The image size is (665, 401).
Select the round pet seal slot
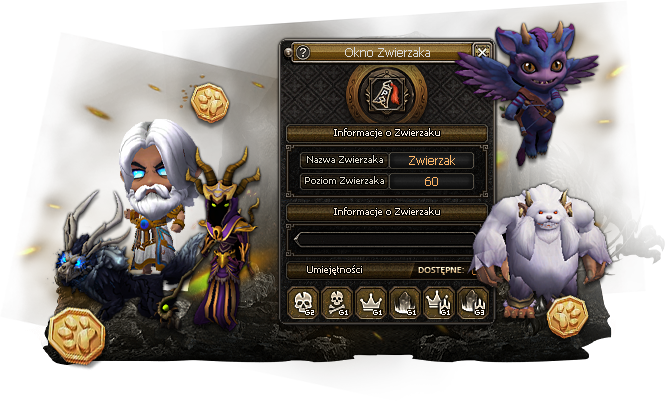click(x=387, y=95)
